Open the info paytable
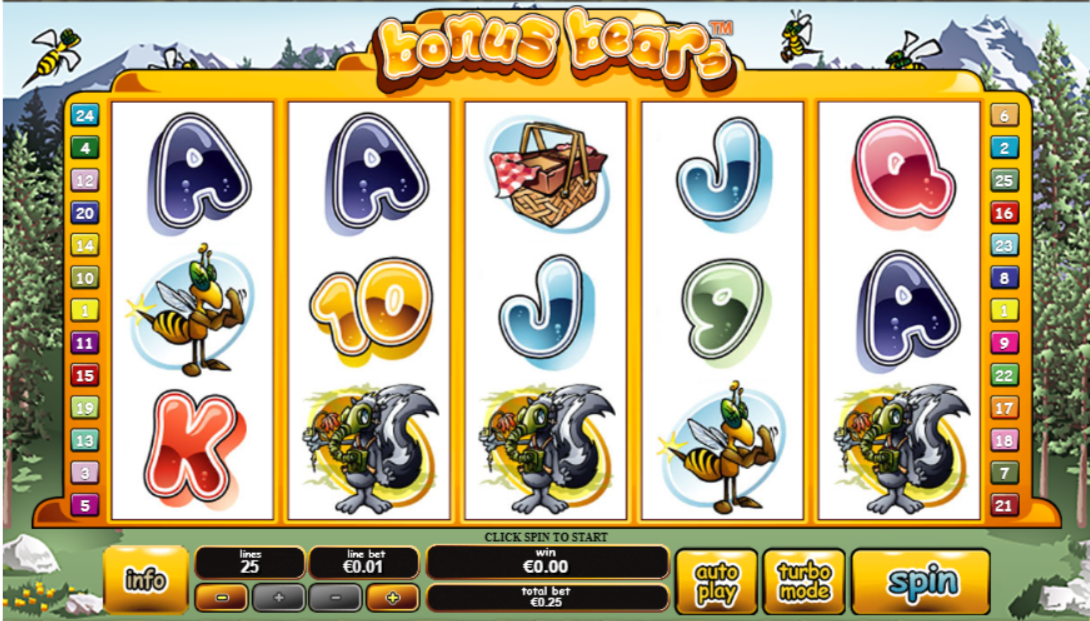Viewport: 1090px width, 621px height. click(146, 580)
